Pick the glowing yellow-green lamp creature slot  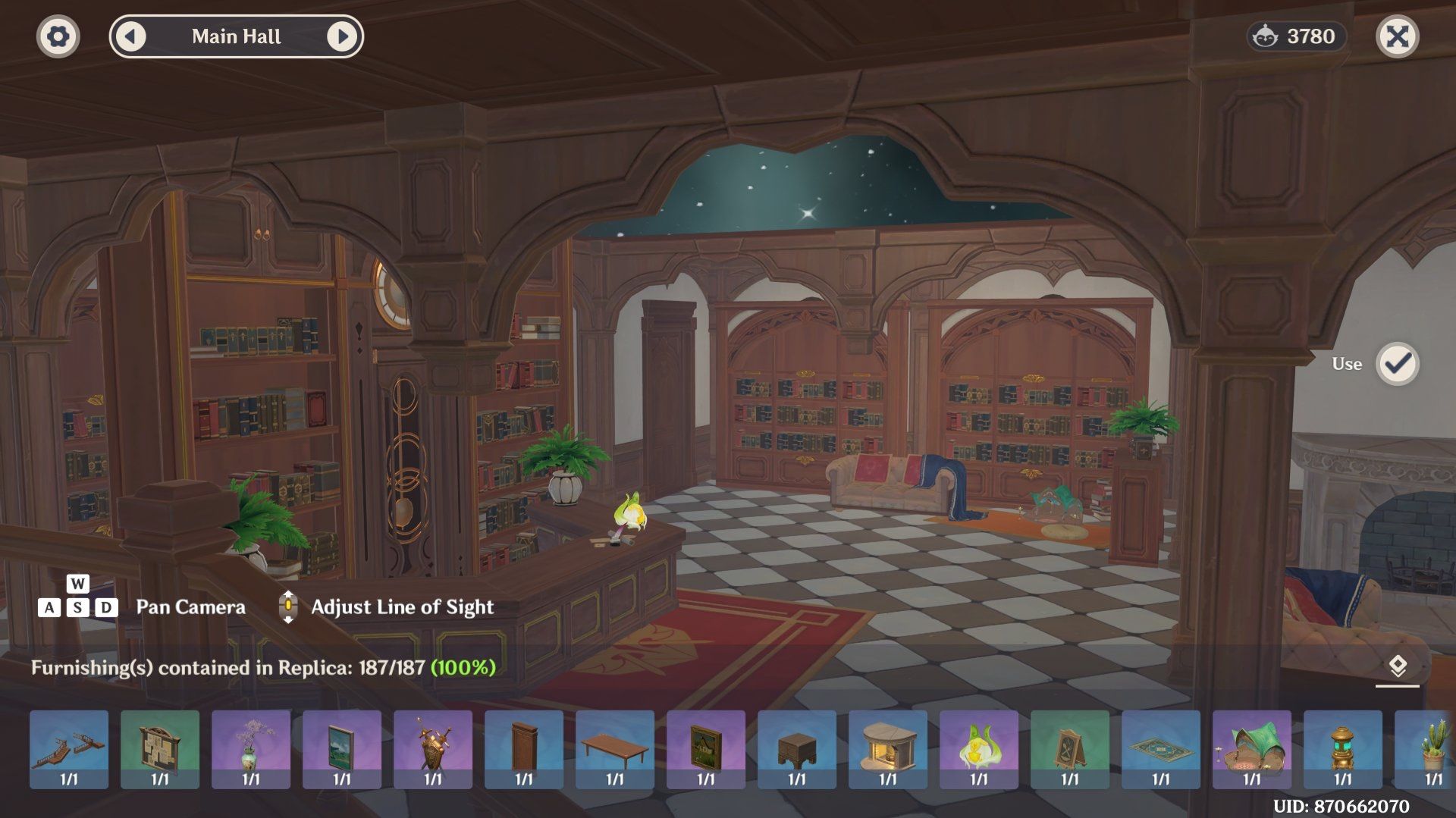979,749
